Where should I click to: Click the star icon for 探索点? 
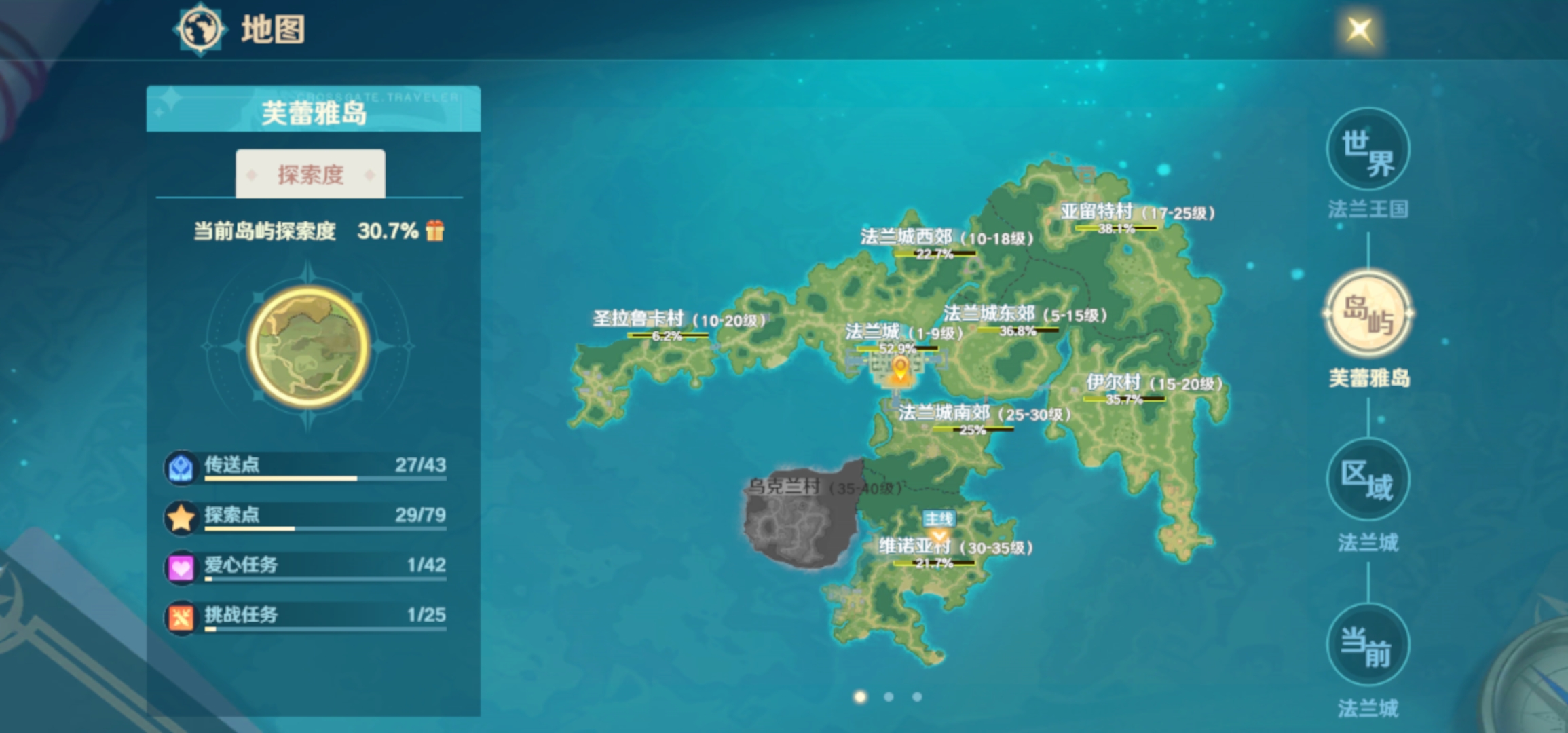click(x=181, y=516)
